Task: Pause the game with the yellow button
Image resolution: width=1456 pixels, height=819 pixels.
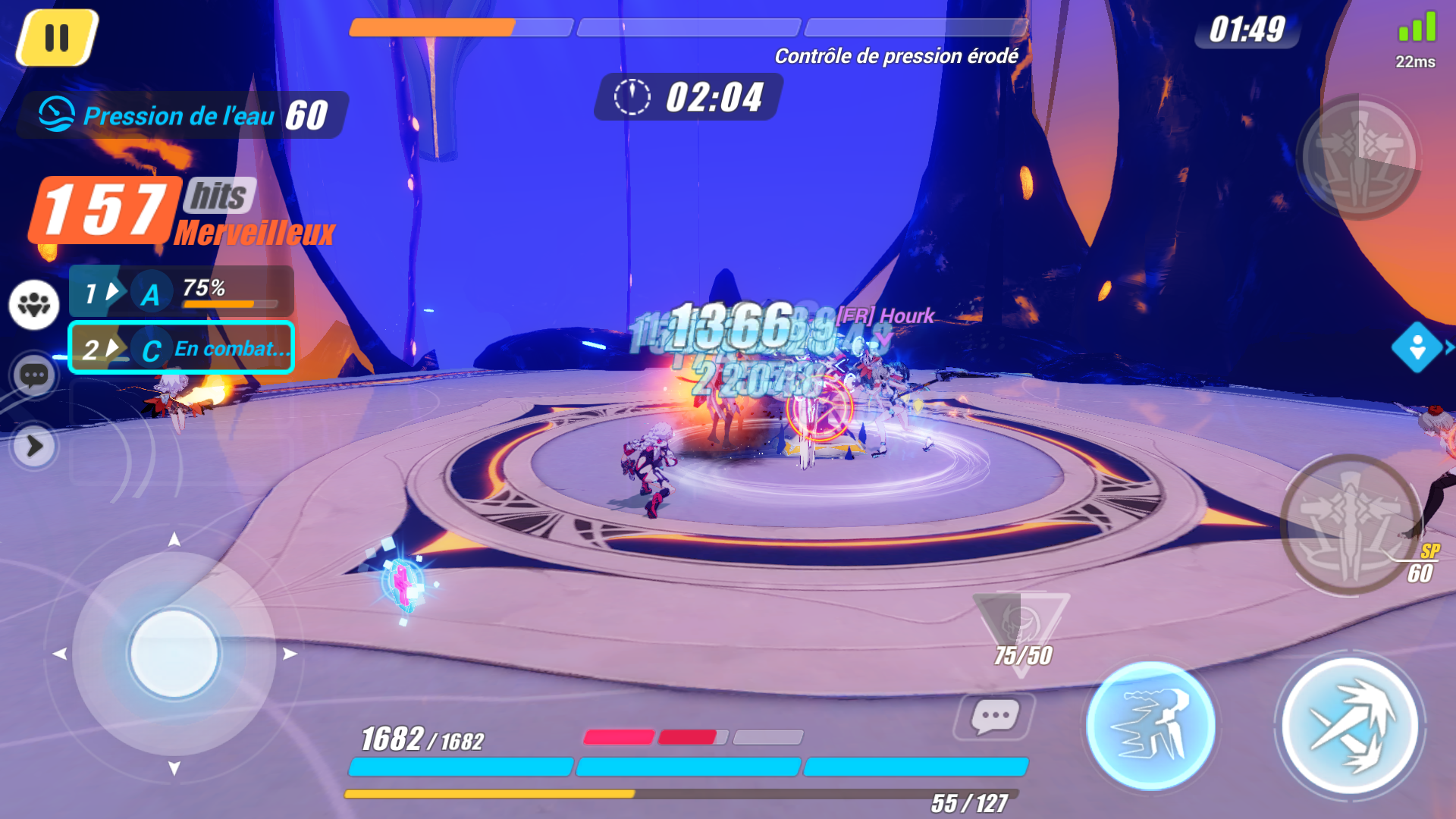Action: [57, 38]
